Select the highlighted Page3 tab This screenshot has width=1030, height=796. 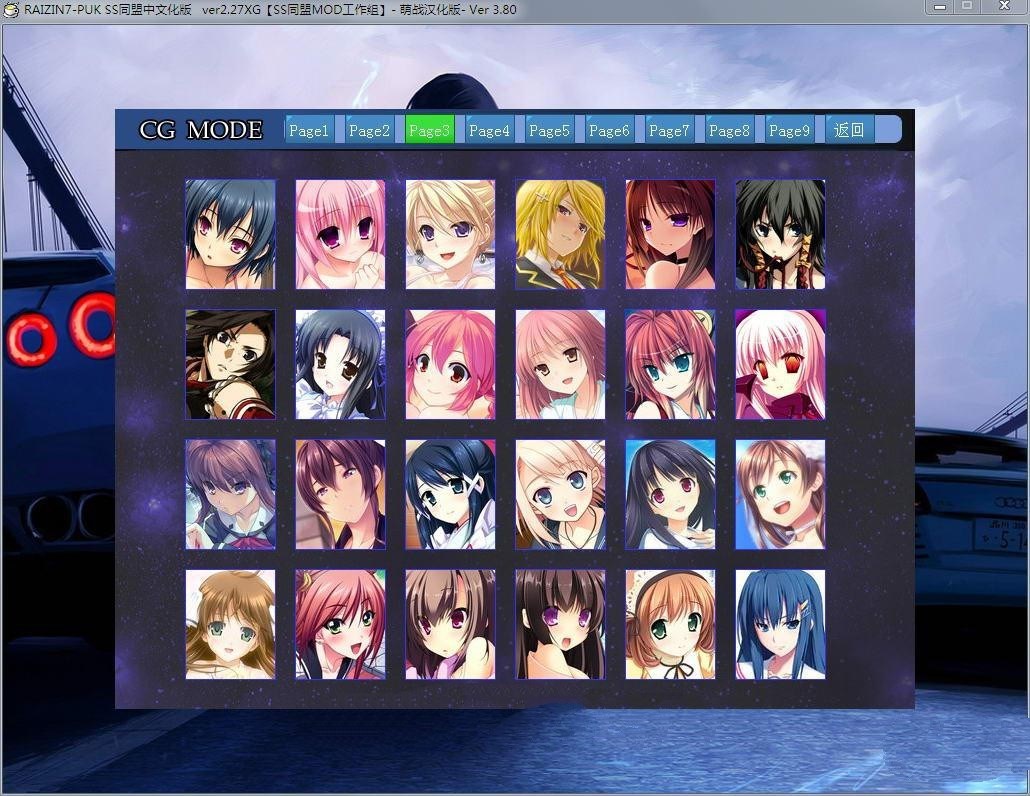pyautogui.click(x=429, y=130)
